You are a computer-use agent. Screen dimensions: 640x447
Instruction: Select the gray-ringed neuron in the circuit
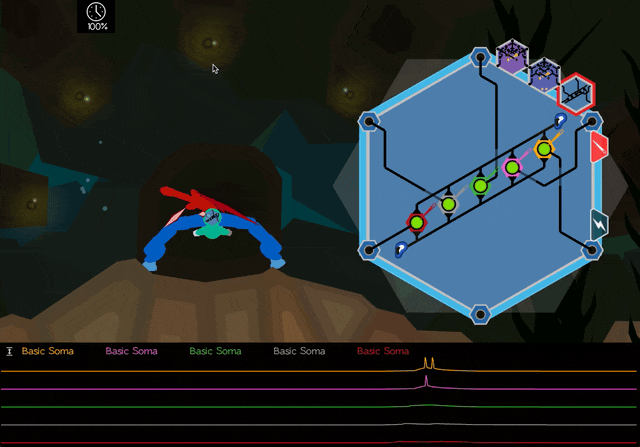tap(448, 205)
